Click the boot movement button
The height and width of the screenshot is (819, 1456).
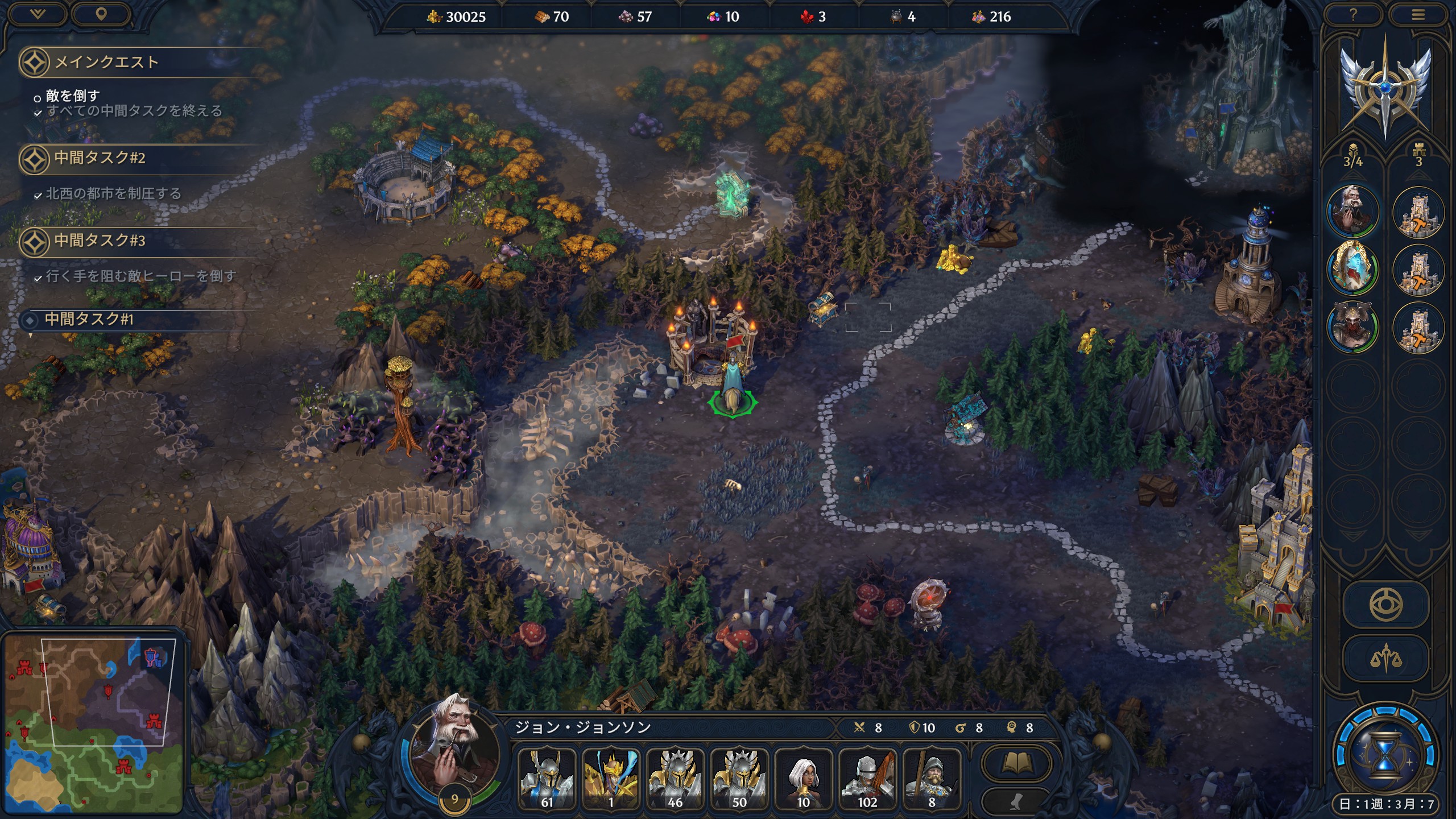pyautogui.click(x=1016, y=802)
